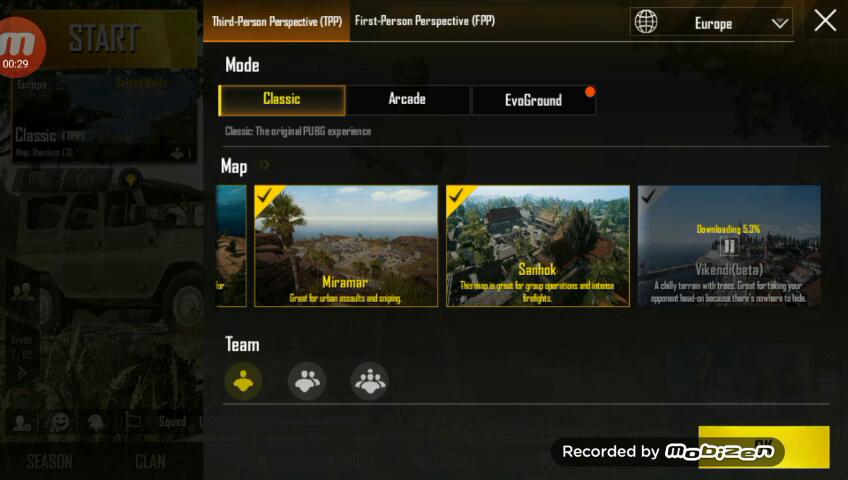This screenshot has width=848, height=480.
Task: Pause the Vikendi map download
Action: (729, 246)
